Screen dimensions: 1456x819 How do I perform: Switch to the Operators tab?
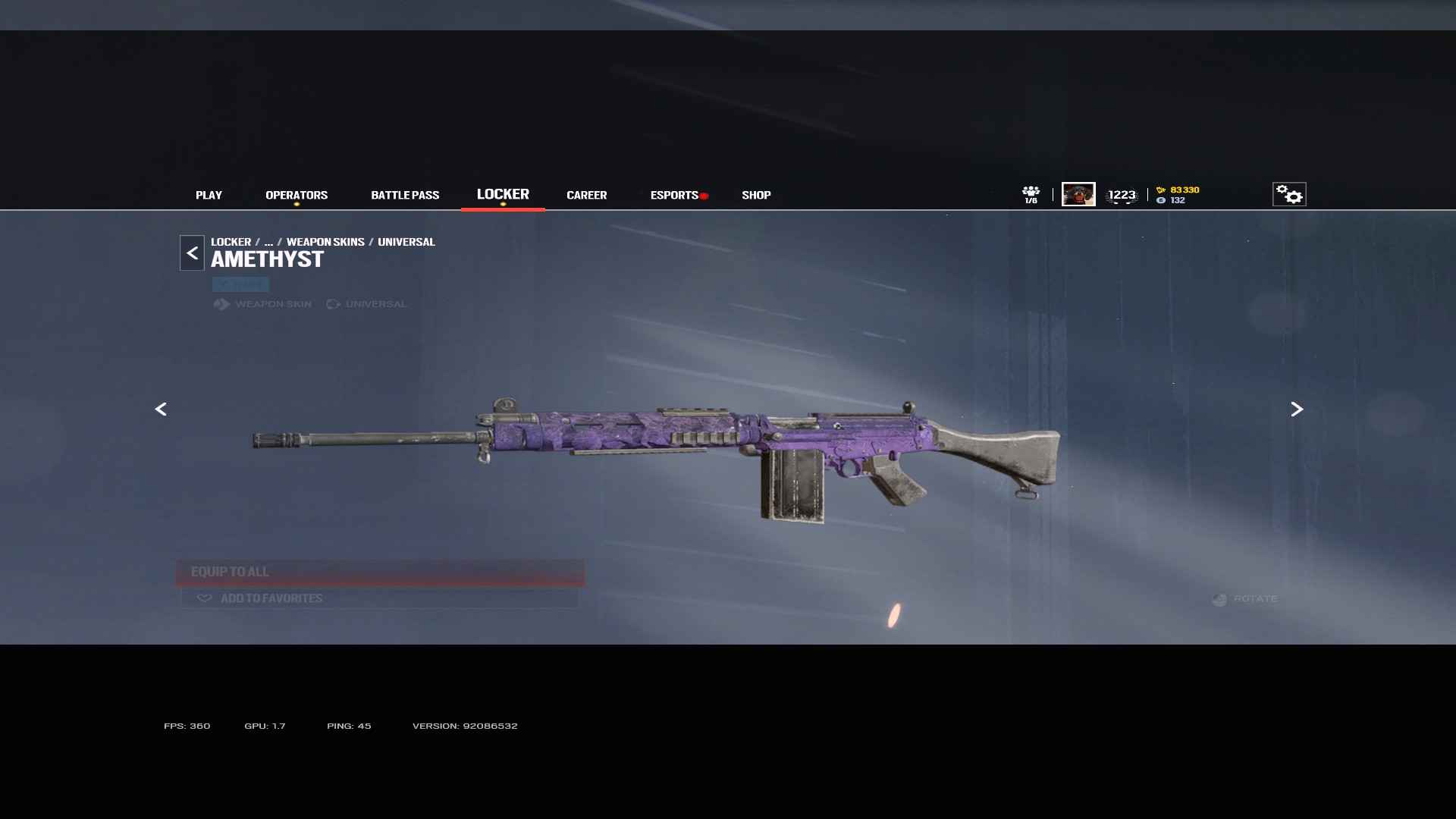pyautogui.click(x=297, y=195)
